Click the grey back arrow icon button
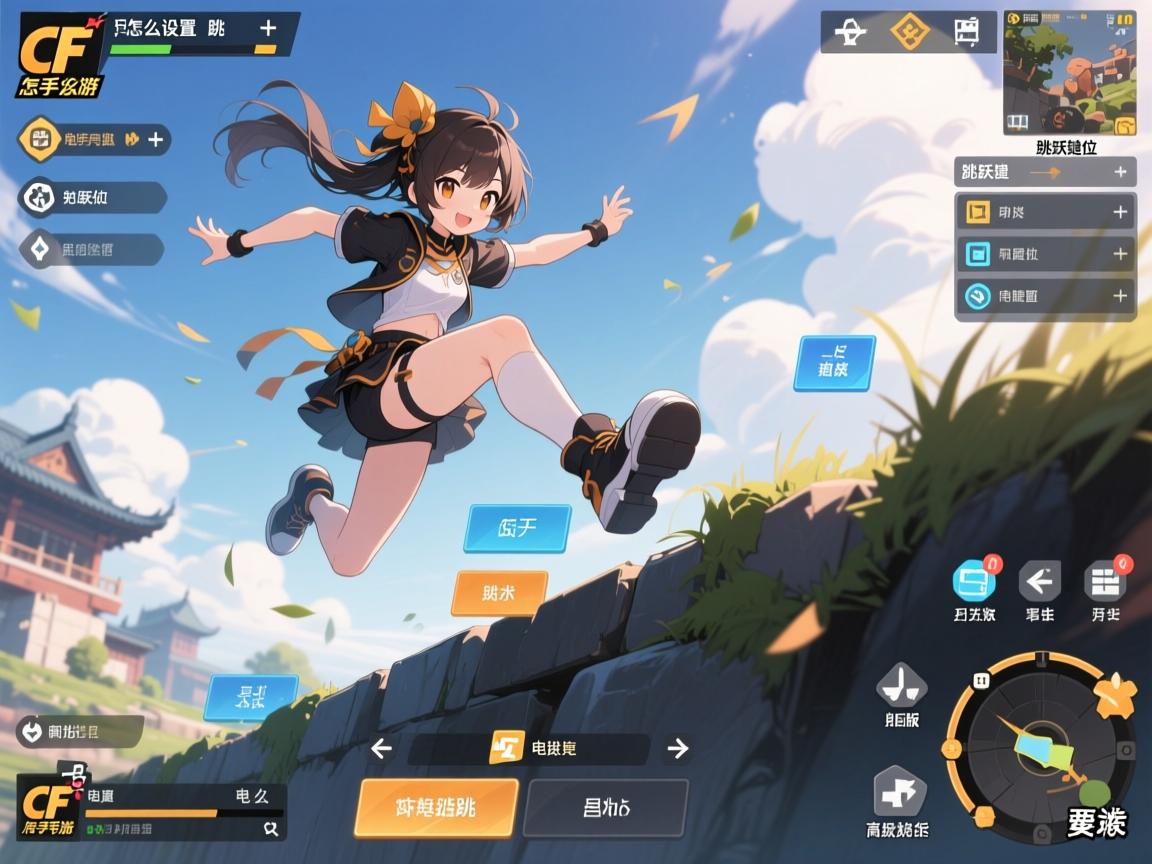 click(1039, 580)
